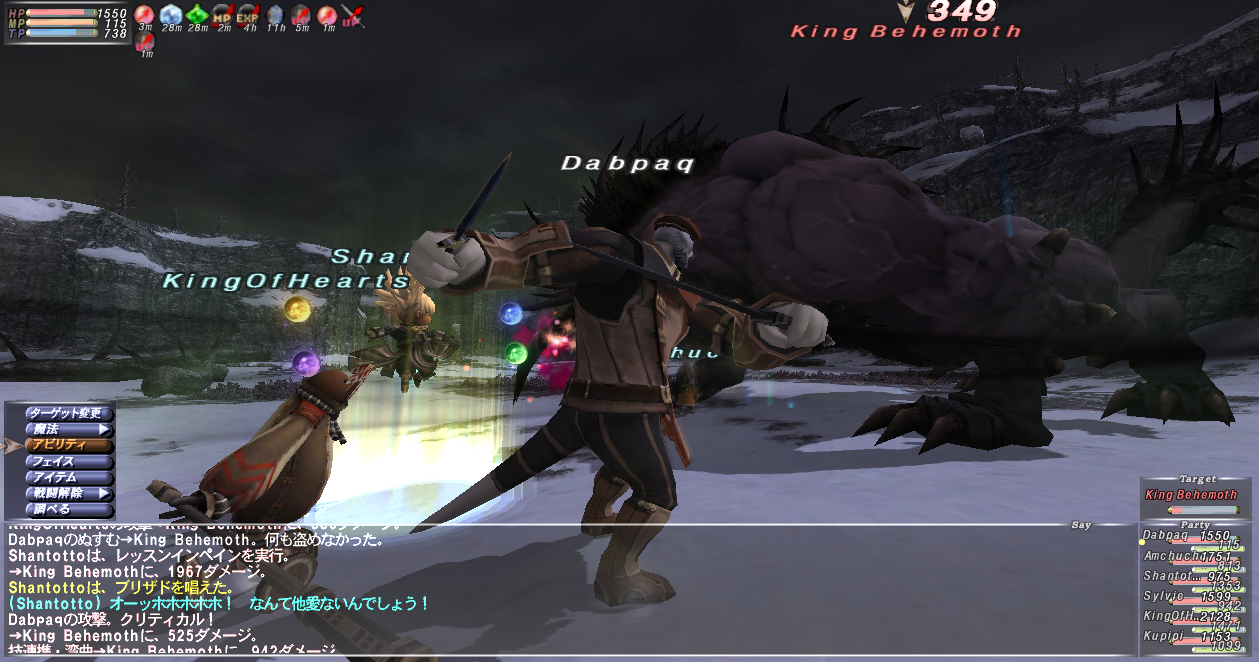
Task: Open the アイテム item menu
Action: click(x=60, y=477)
